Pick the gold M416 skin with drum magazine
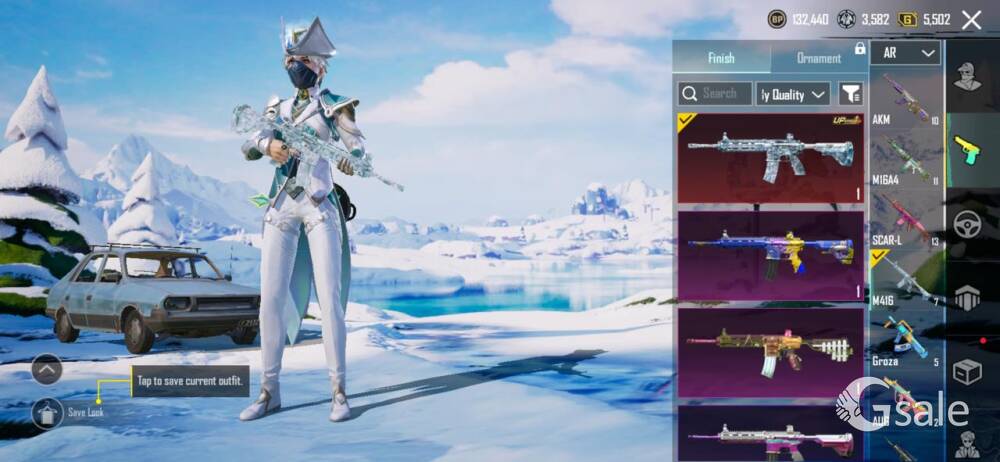 (x=770, y=352)
